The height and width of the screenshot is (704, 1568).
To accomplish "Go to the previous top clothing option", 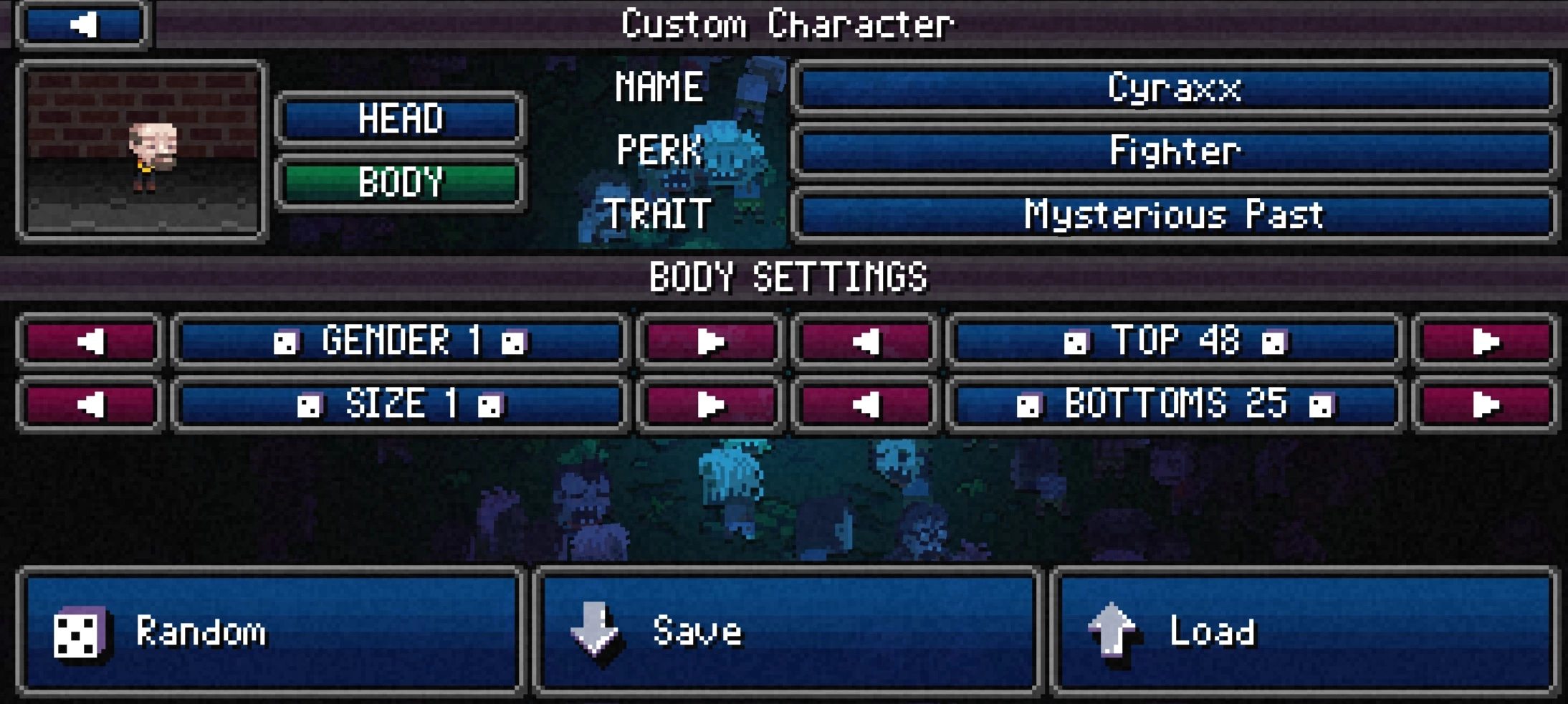I will pos(866,341).
